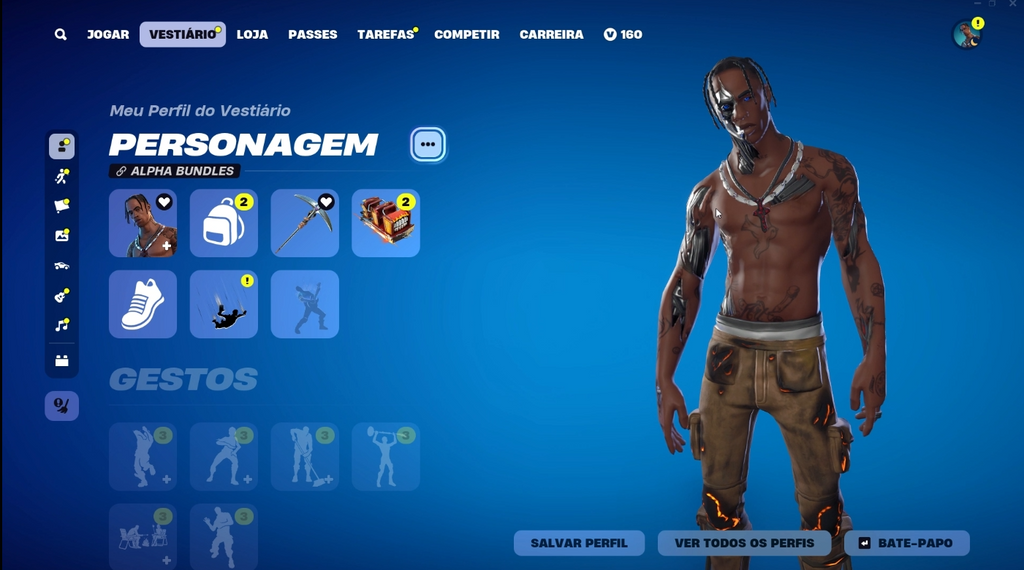Click the 160 V-Bucks balance
Image resolution: width=1024 pixels, height=570 pixels.
(623, 35)
